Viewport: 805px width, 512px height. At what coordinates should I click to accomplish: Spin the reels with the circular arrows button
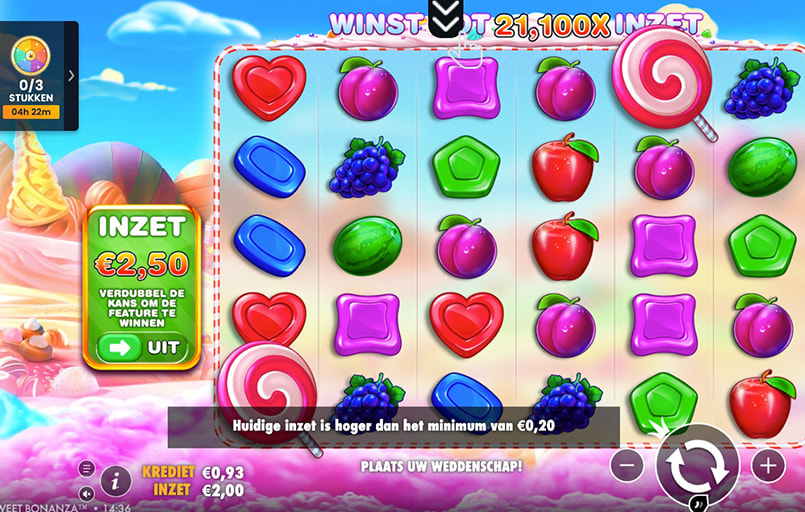point(697,464)
